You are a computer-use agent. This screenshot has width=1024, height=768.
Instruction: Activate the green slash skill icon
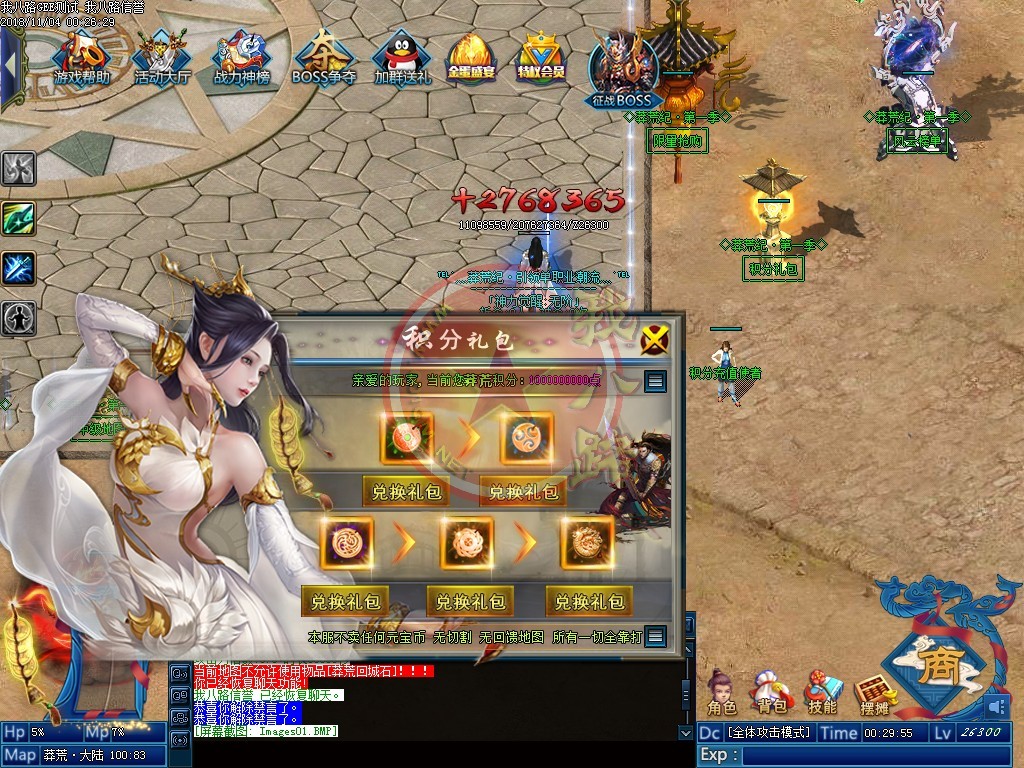click(19, 218)
